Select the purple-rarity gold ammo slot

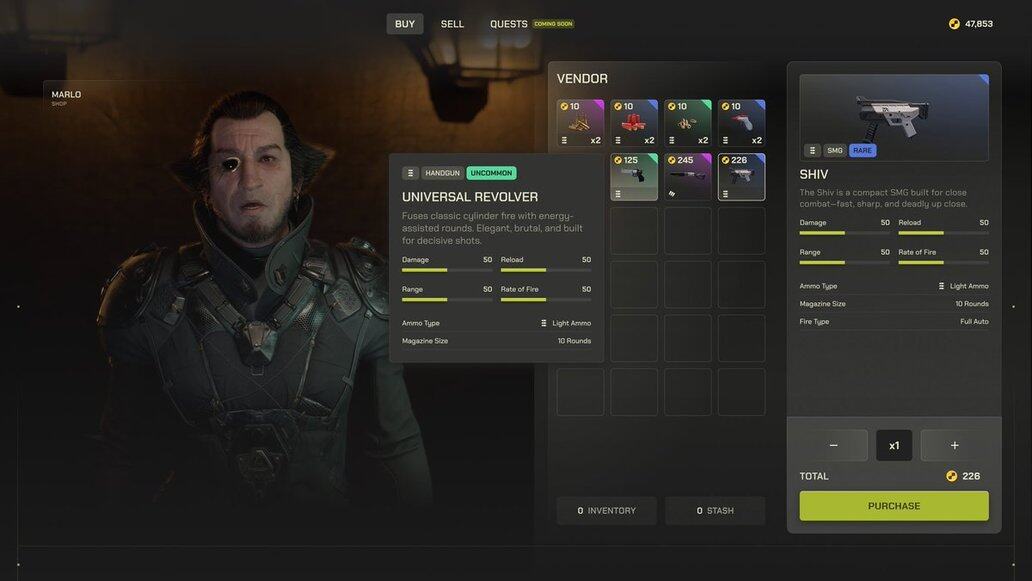click(580, 123)
